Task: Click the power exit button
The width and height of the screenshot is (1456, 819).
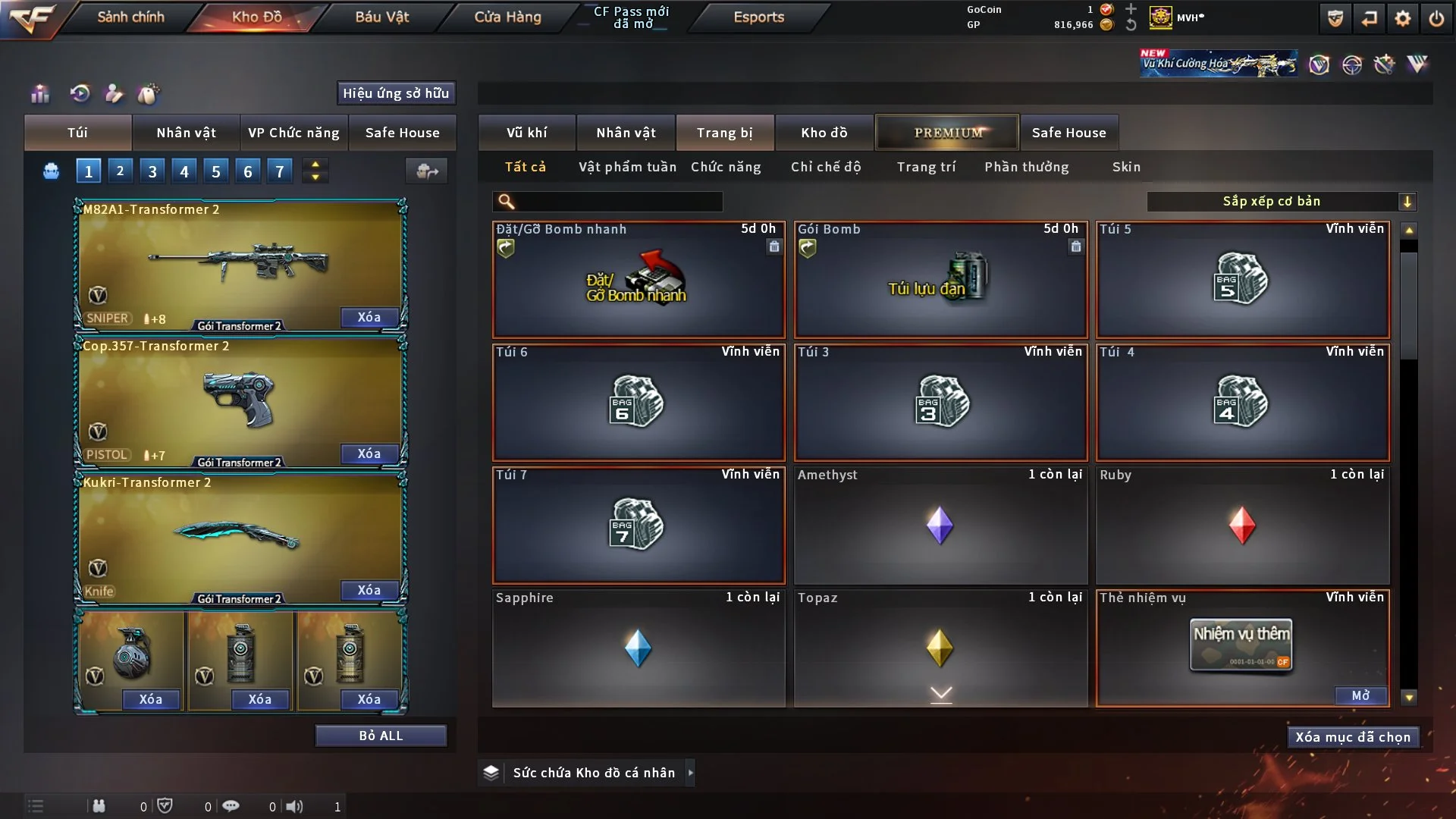Action: (x=1436, y=18)
